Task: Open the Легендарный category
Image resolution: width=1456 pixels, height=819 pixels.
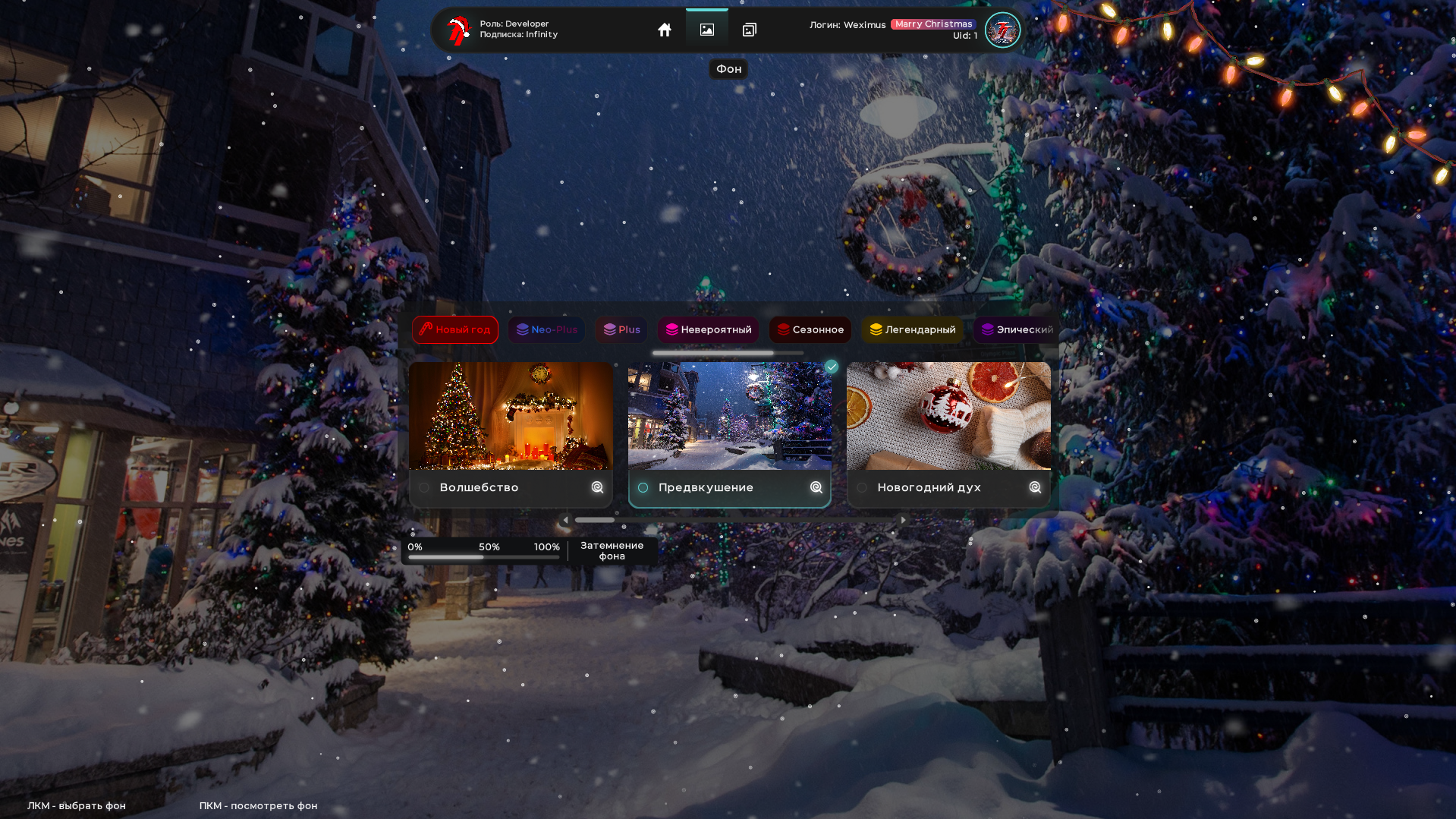Action: click(912, 329)
